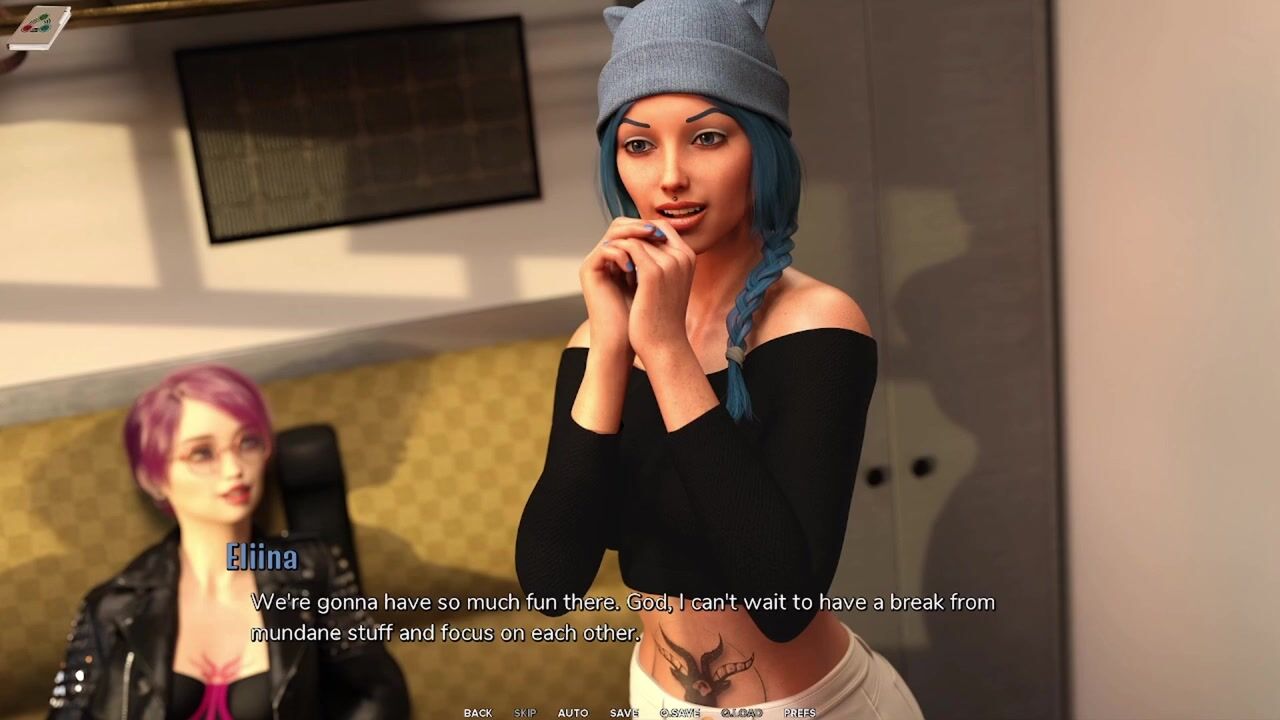
Task: Quick load with Q.Load
Action: tap(742, 713)
